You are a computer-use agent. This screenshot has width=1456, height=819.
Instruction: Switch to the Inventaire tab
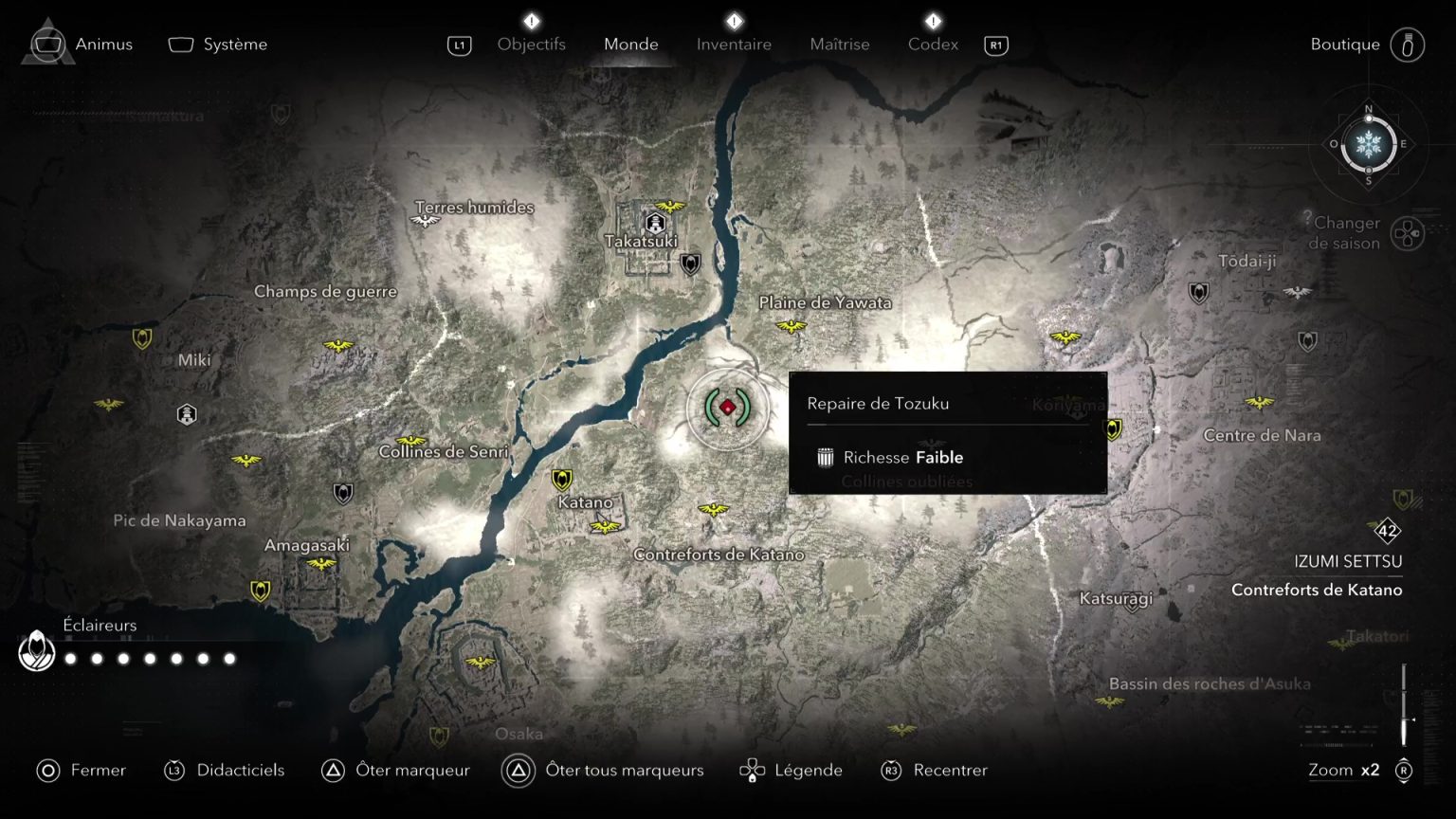[734, 44]
